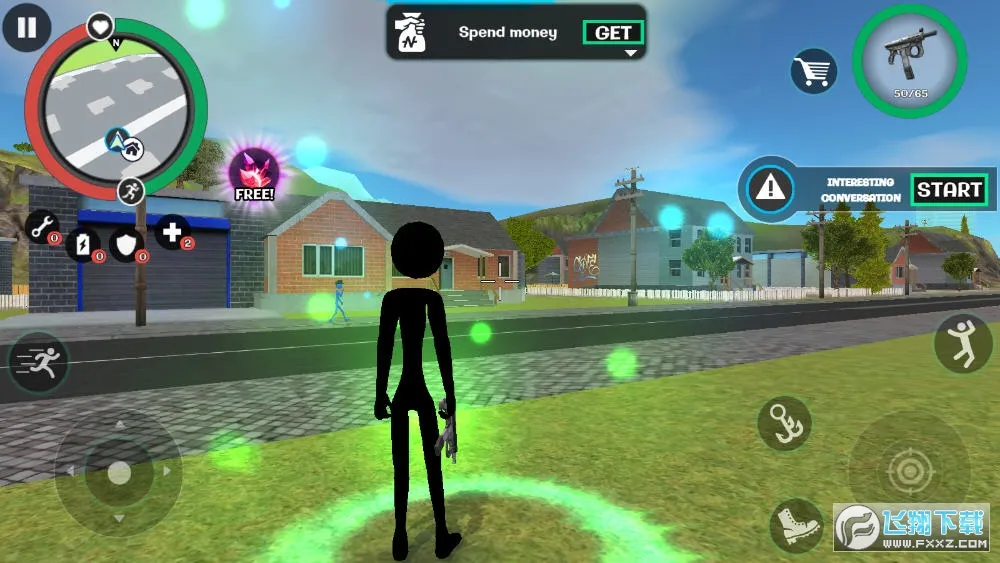This screenshot has height=563, width=1000.
Task: Pause the game with the pause button
Action: coord(27,27)
